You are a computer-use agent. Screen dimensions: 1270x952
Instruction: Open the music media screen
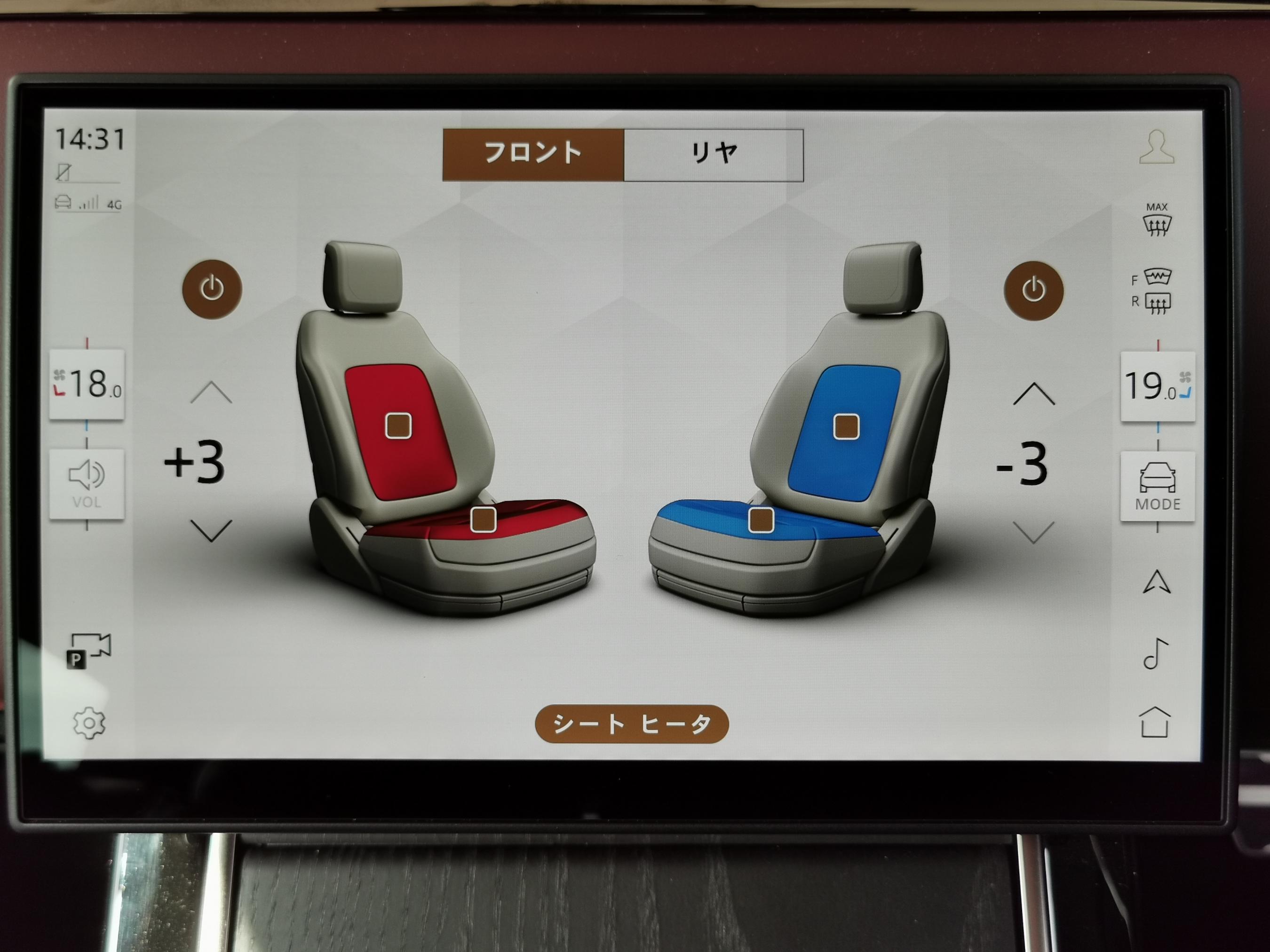[x=1155, y=653]
